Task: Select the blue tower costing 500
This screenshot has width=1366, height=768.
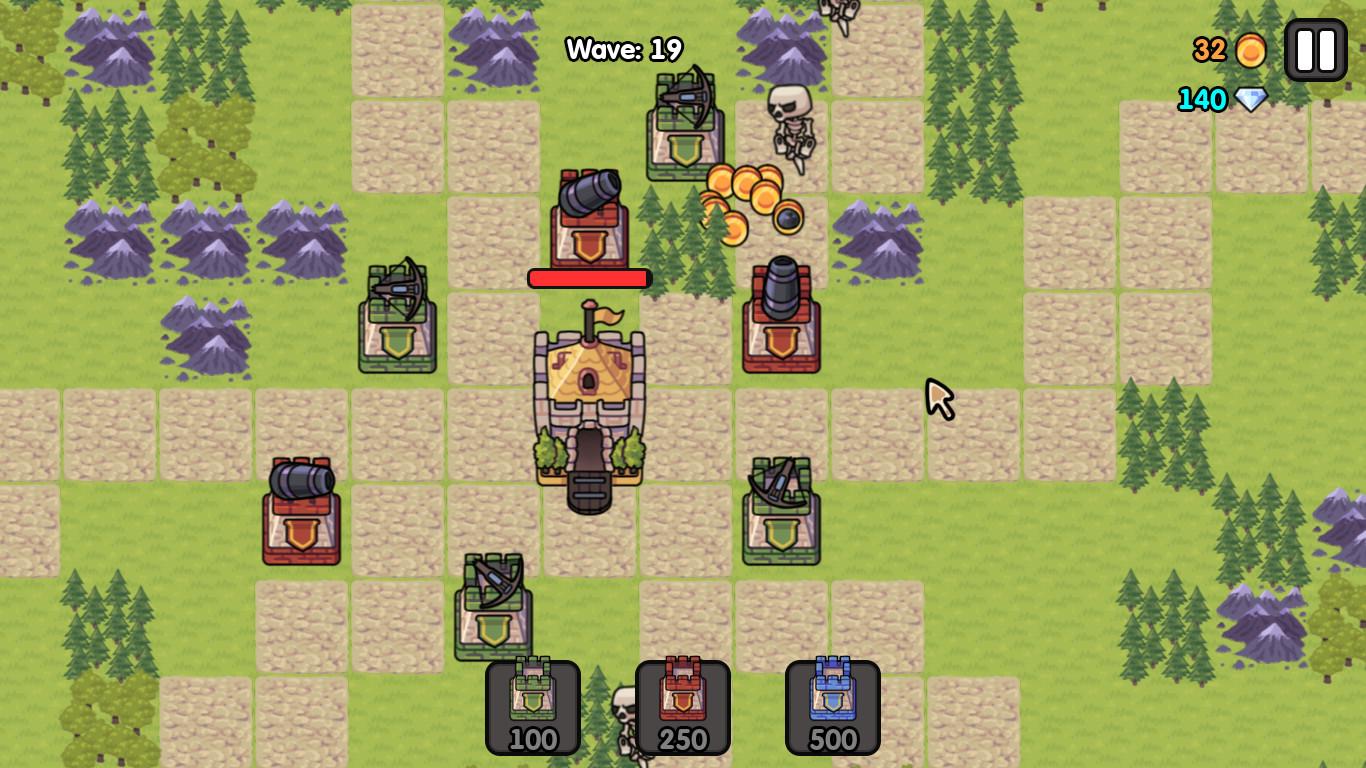Action: [x=833, y=705]
